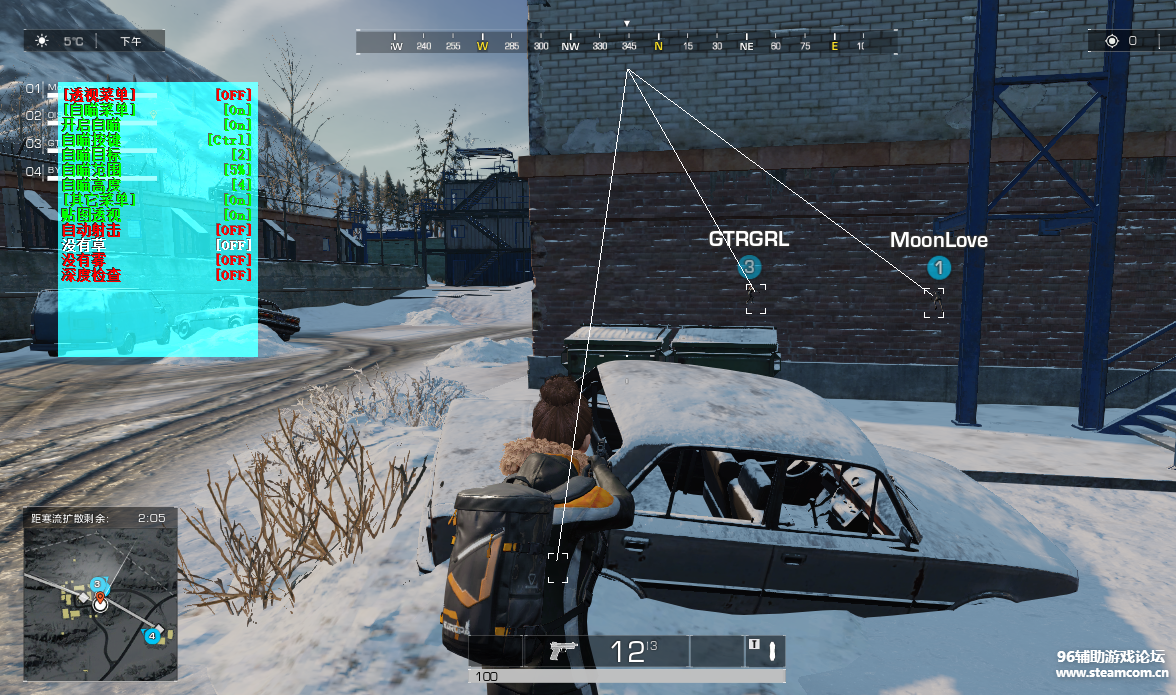Select the 自瞄高度 setting row

pyautogui.click(x=155, y=184)
